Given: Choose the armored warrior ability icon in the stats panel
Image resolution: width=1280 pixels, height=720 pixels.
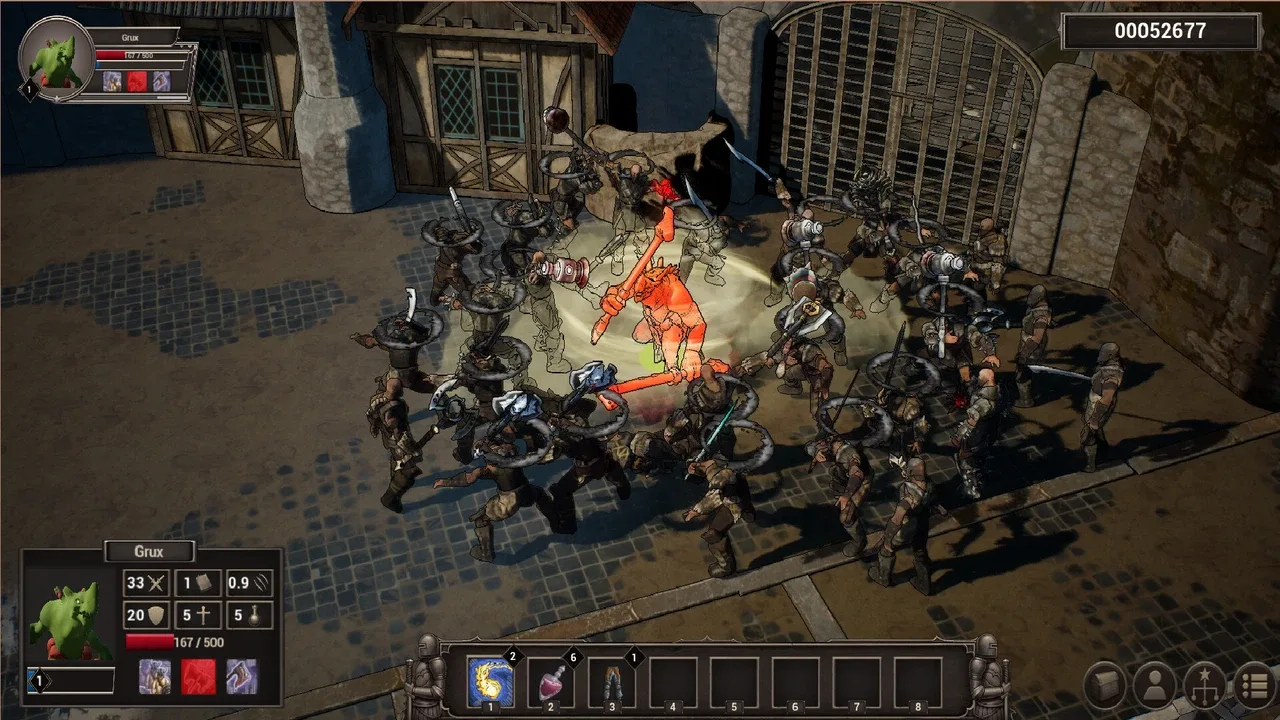Looking at the screenshot, I should (x=154, y=677).
